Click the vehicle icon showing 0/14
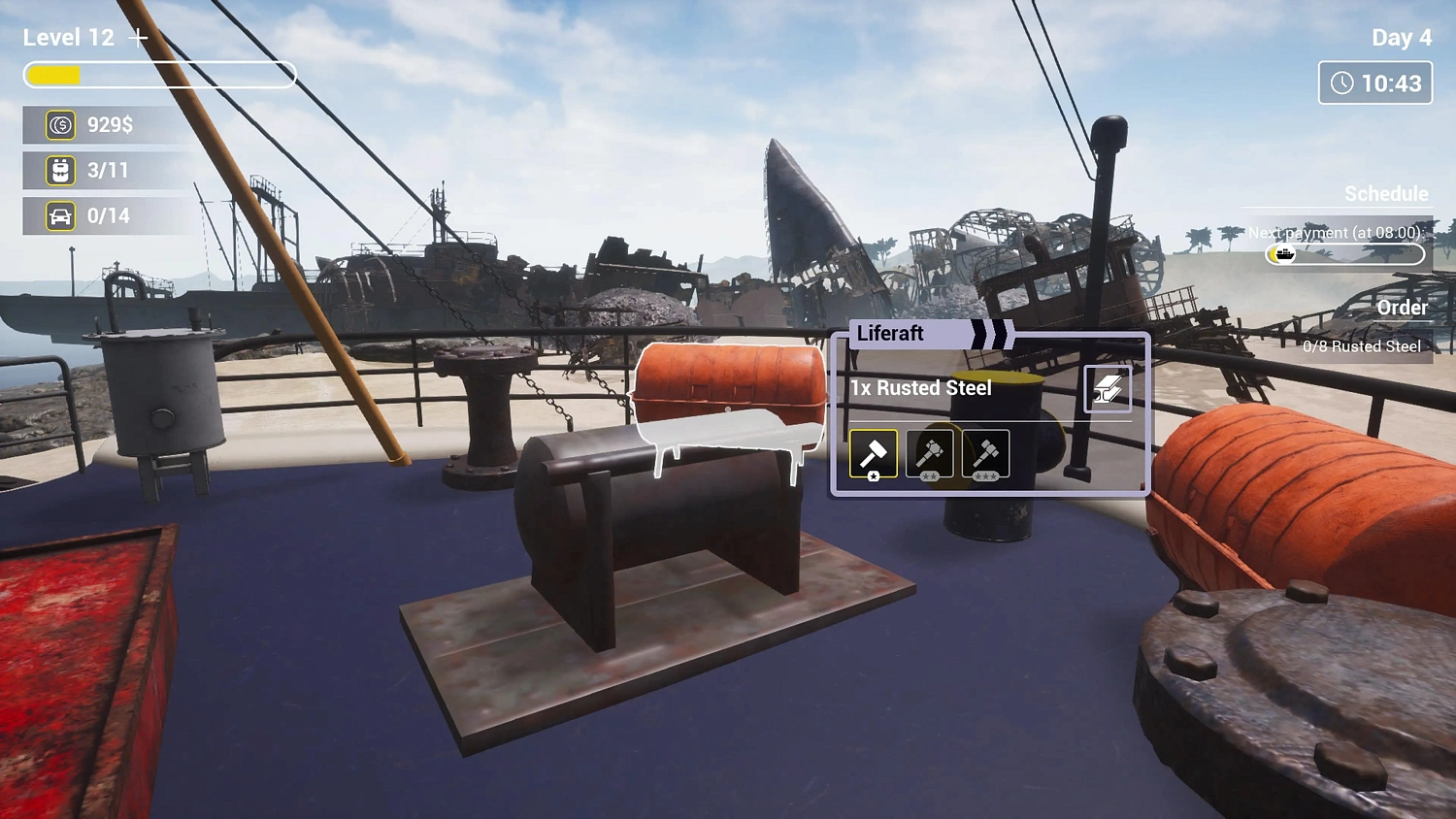The height and width of the screenshot is (819, 1456). [x=60, y=215]
